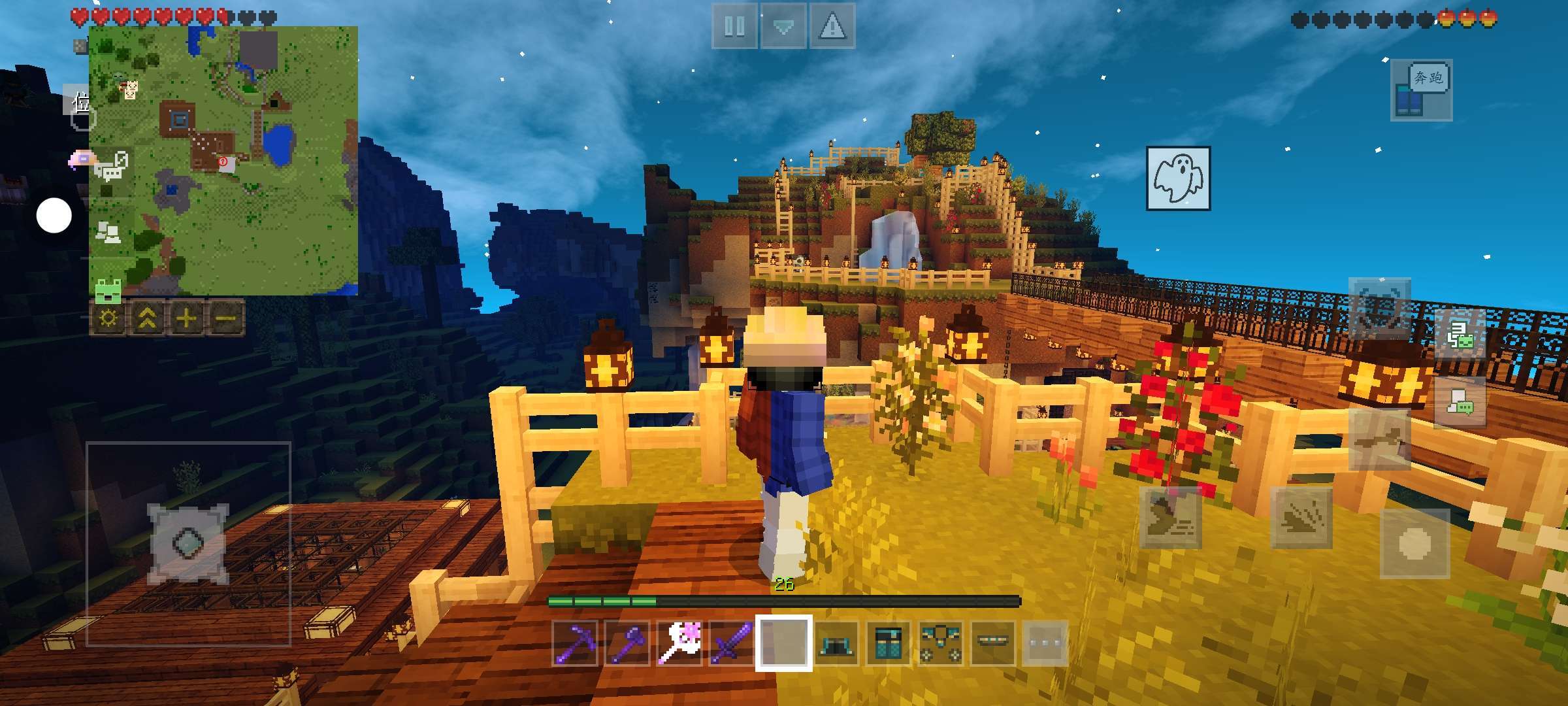The image size is (1568, 706).
Task: Open the minimap
Action: [x=223, y=161]
